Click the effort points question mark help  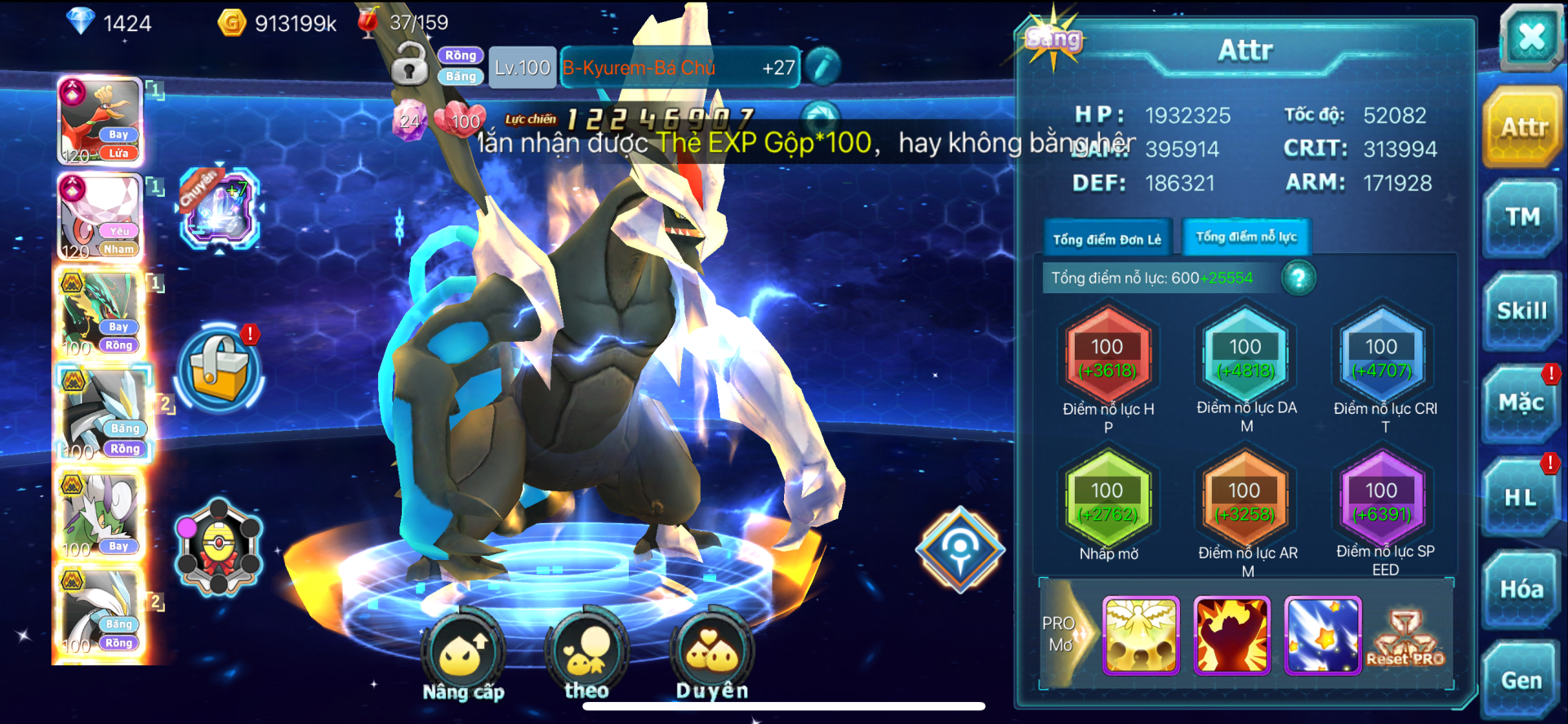(1298, 278)
